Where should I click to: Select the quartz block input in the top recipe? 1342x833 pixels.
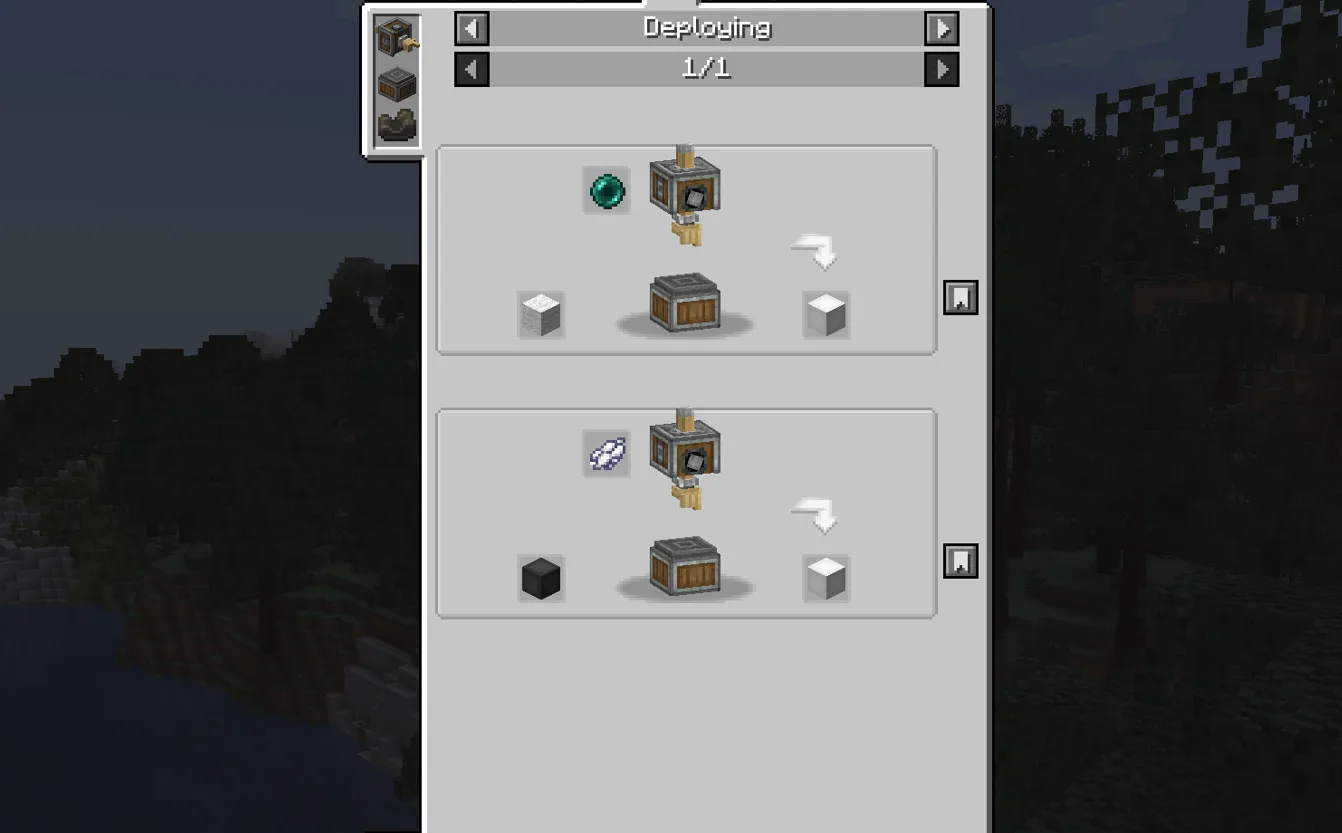pyautogui.click(x=540, y=315)
